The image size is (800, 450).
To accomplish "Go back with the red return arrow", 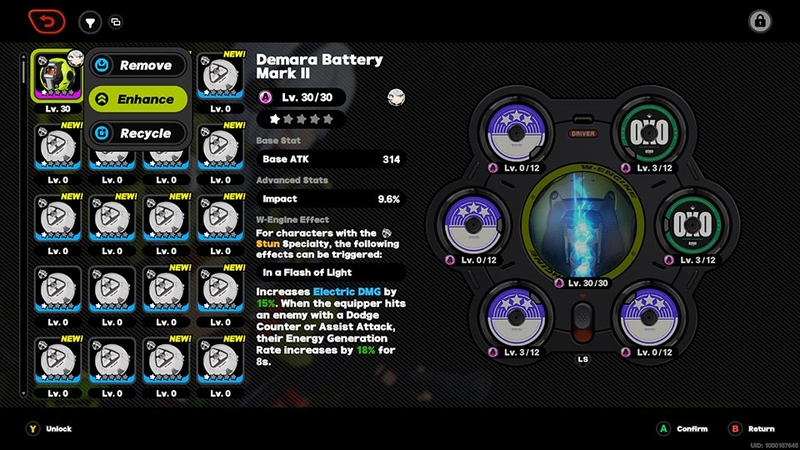I will [46, 21].
